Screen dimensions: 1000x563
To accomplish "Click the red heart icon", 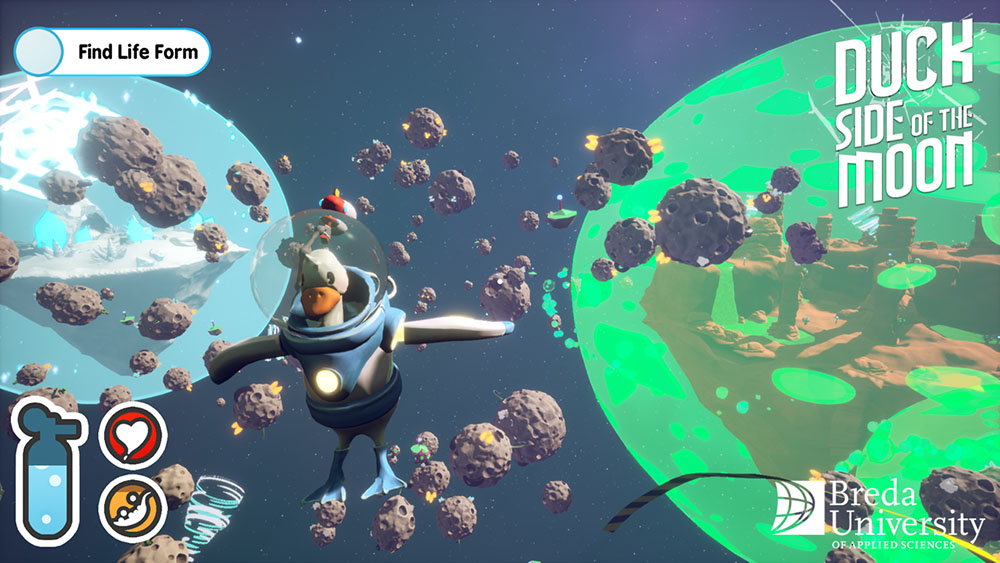I will coord(132,435).
